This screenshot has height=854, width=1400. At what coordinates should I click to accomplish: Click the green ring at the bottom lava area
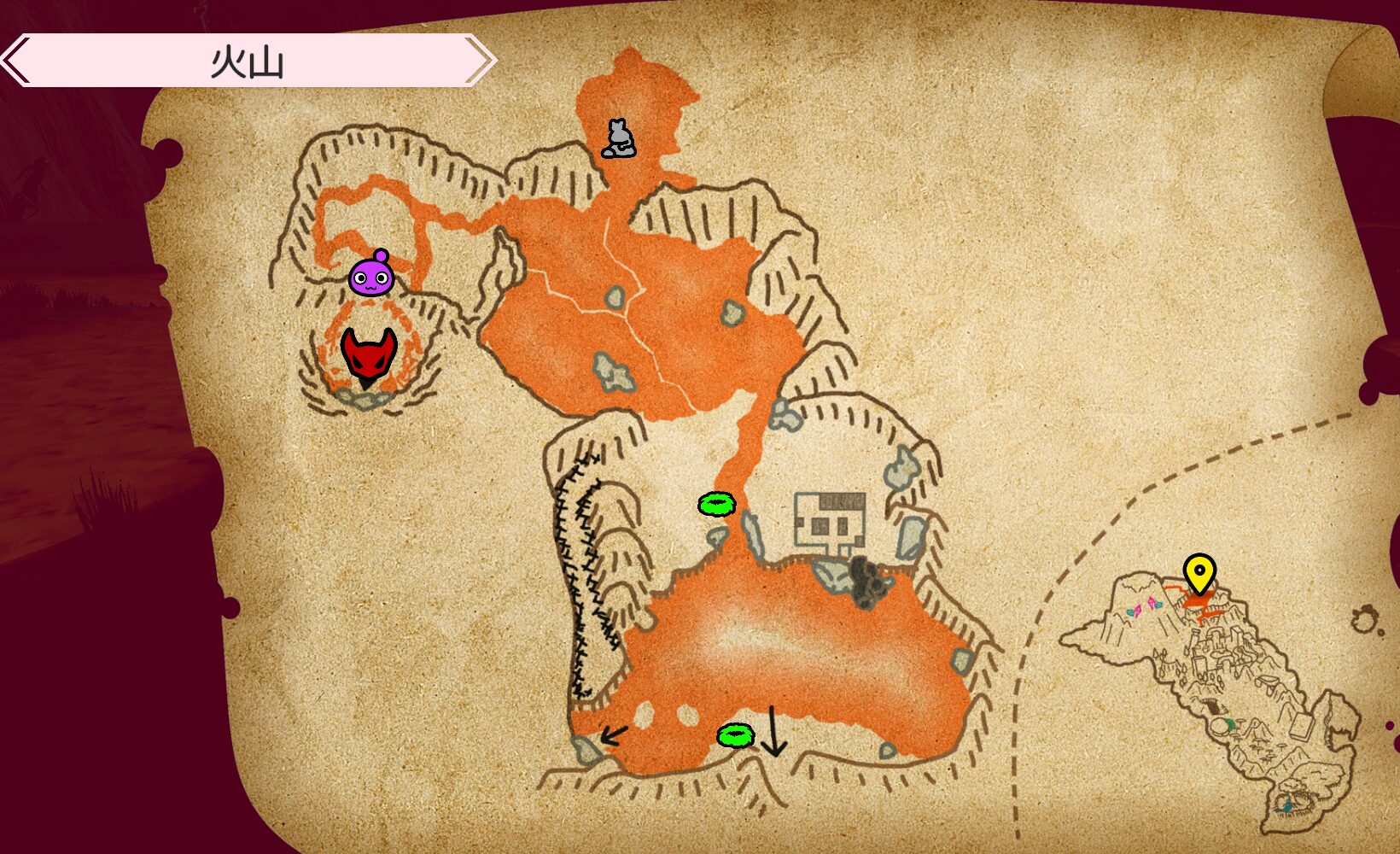tap(736, 735)
